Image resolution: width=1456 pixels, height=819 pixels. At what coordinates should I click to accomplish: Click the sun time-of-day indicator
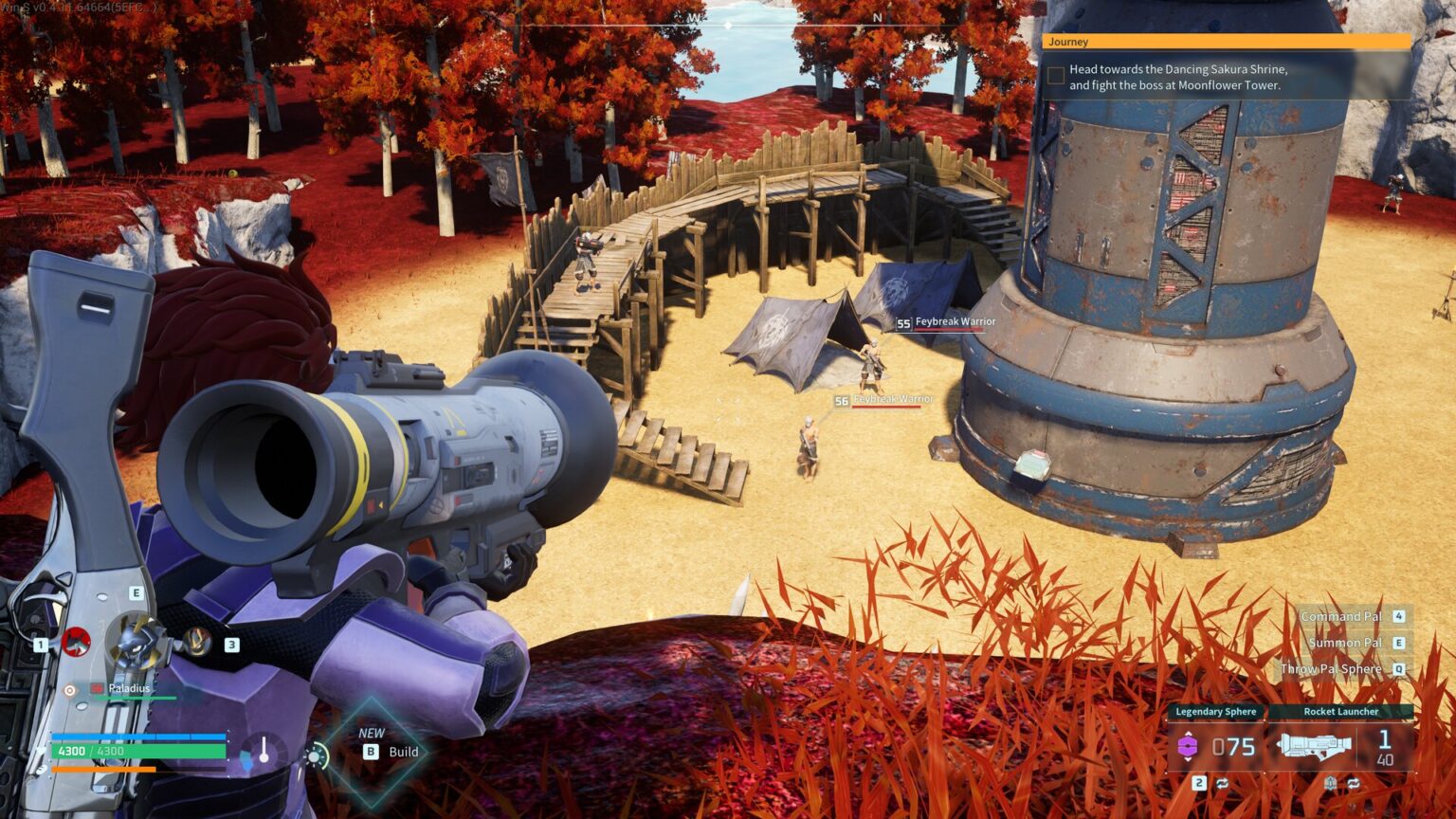(315, 756)
